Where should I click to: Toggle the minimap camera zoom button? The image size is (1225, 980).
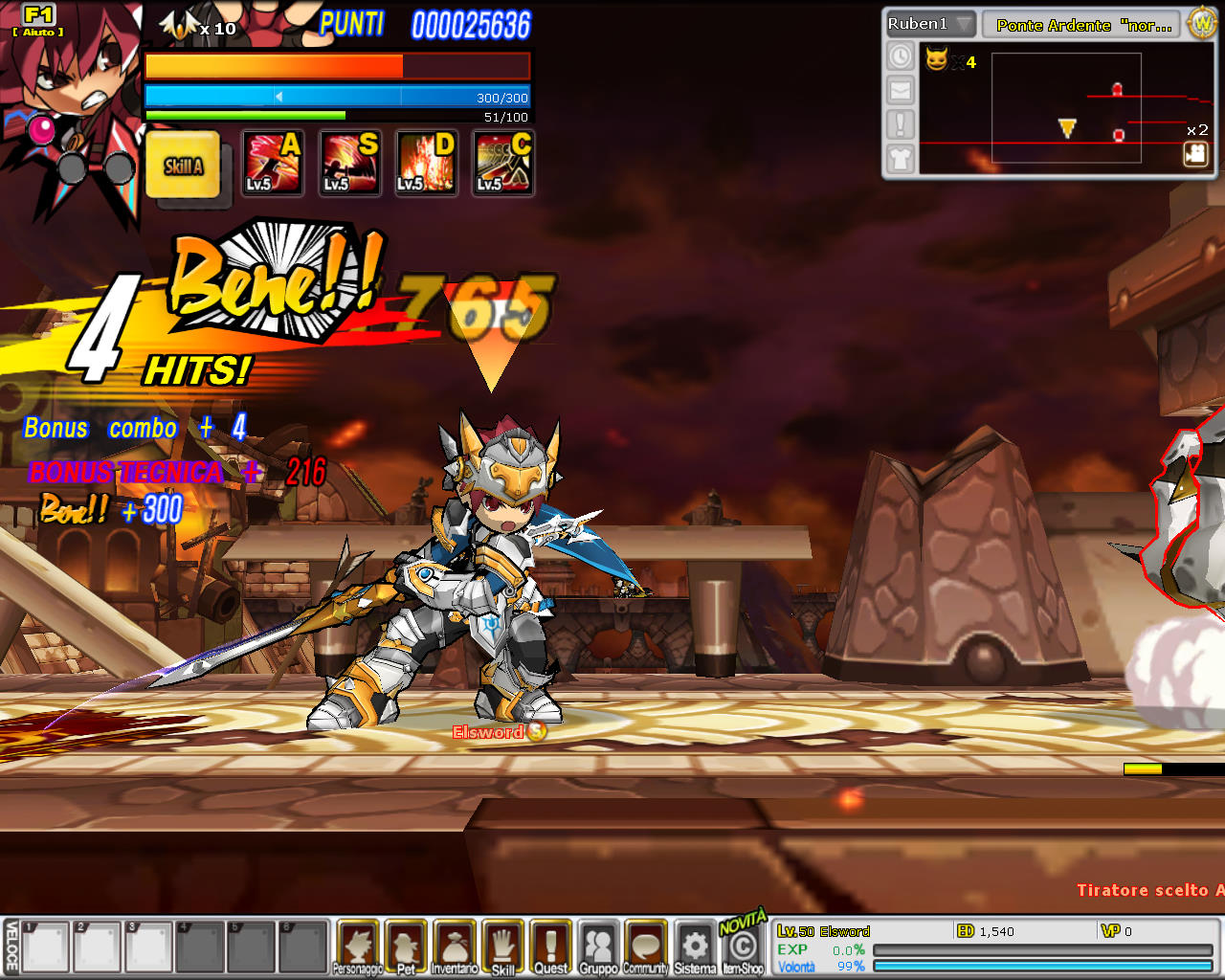tap(1195, 153)
